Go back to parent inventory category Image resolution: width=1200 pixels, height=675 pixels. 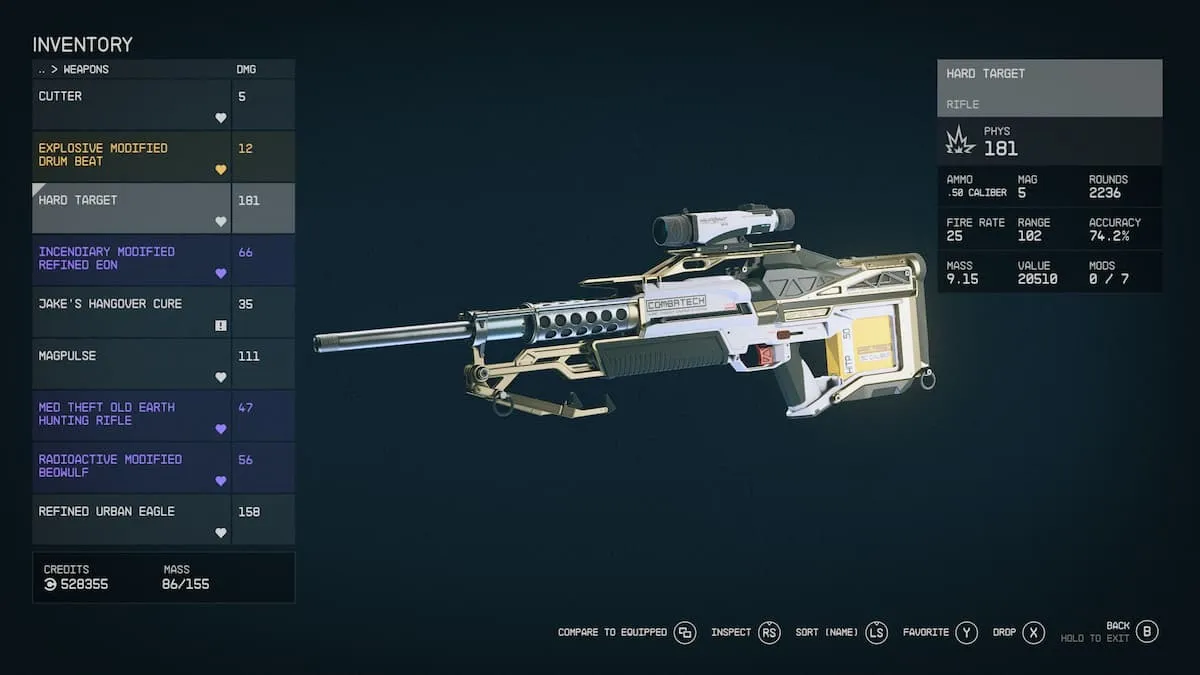[x=42, y=70]
